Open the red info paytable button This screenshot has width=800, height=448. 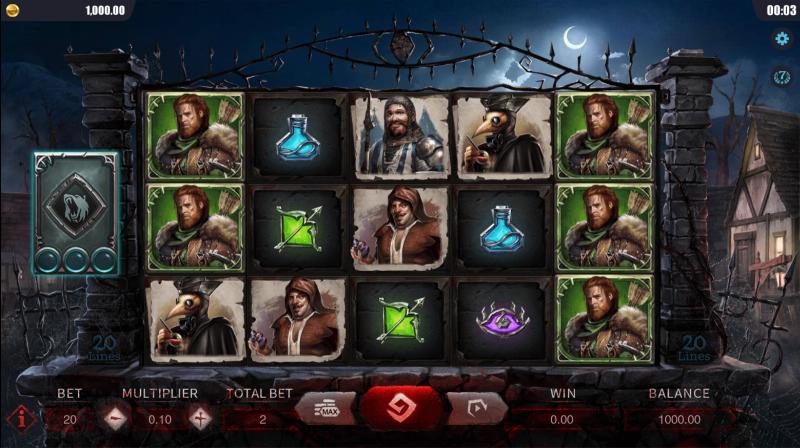pos(17,419)
